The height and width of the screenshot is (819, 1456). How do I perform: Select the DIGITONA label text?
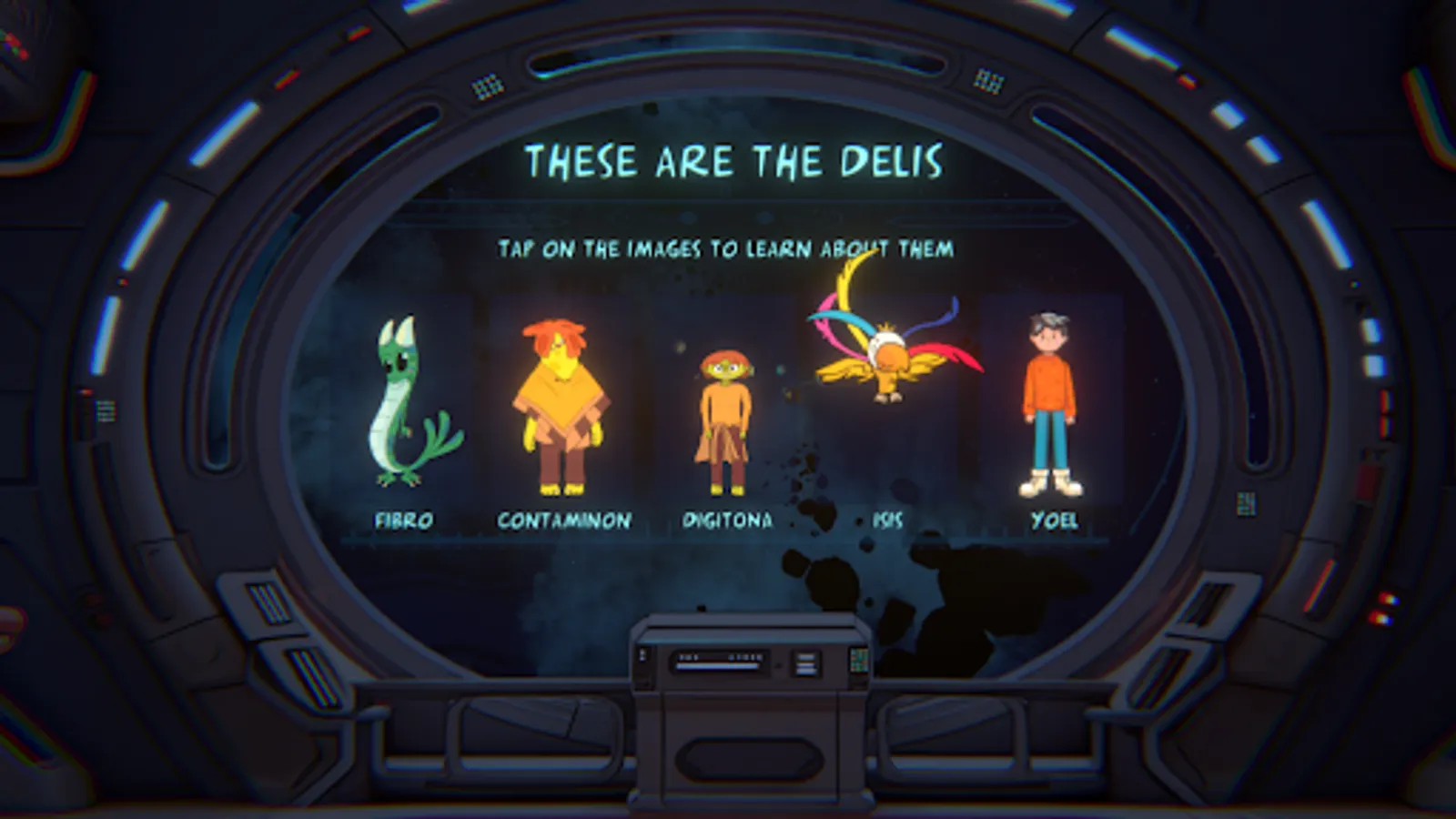[x=728, y=521]
